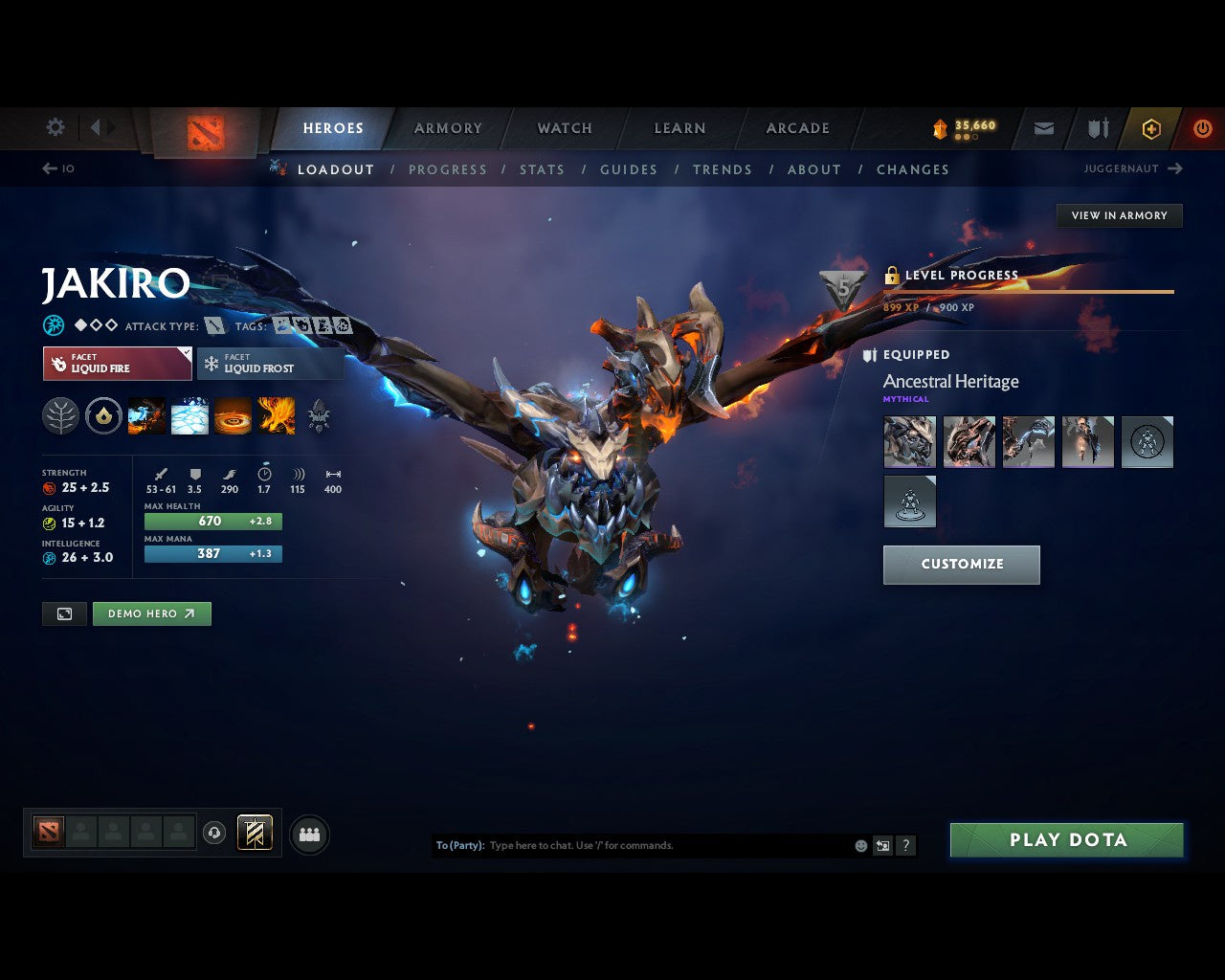Open the party members panel
This screenshot has width=1225, height=980.
(x=308, y=834)
